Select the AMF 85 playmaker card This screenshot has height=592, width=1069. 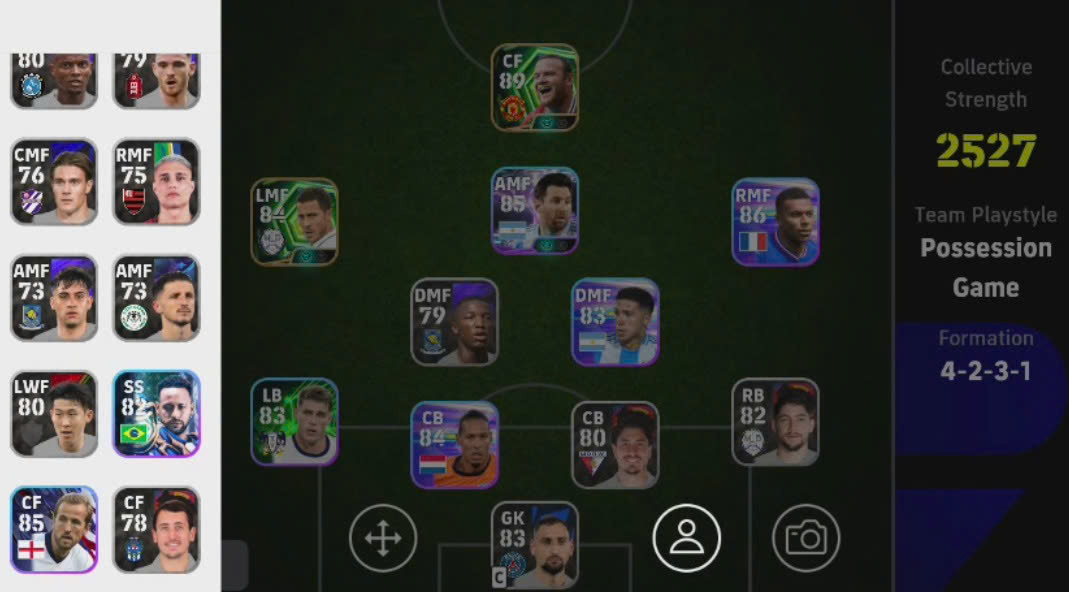point(534,210)
